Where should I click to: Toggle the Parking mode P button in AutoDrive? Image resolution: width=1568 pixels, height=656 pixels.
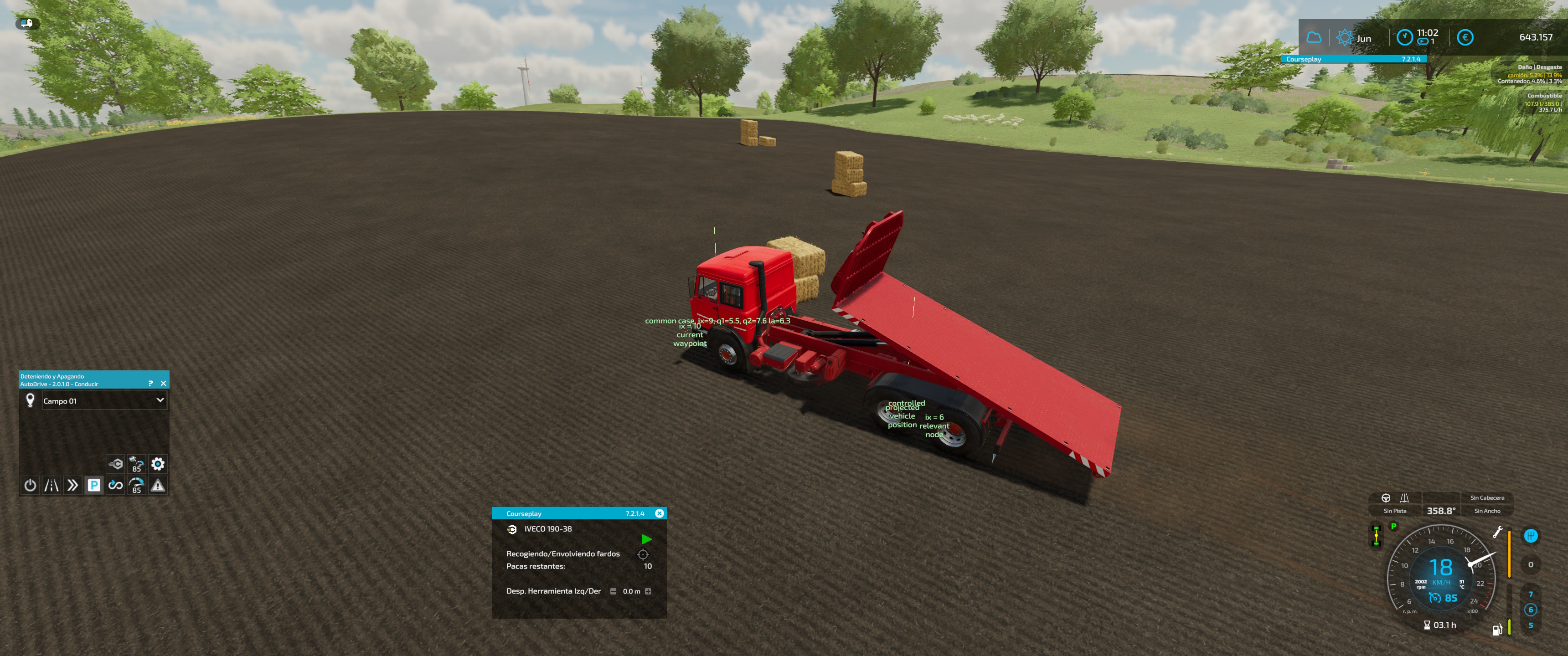coord(94,486)
